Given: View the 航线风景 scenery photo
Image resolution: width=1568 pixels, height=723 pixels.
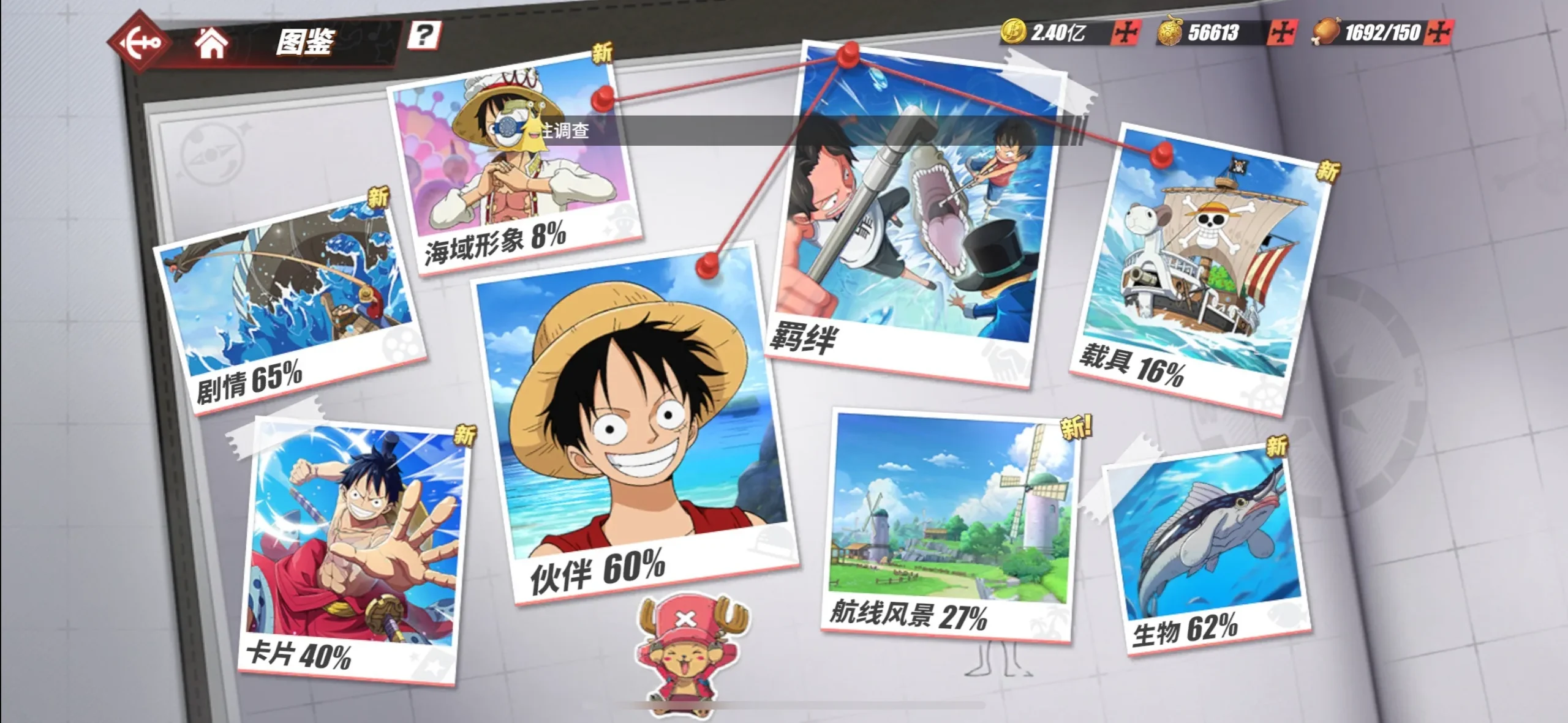Looking at the screenshot, I should coord(949,526).
